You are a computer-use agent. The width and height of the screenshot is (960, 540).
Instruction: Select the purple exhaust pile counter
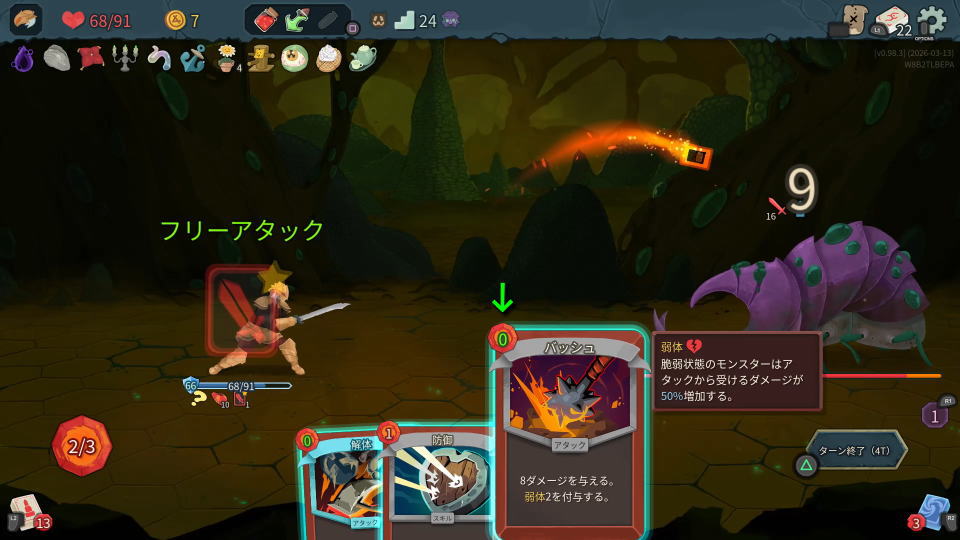click(934, 414)
